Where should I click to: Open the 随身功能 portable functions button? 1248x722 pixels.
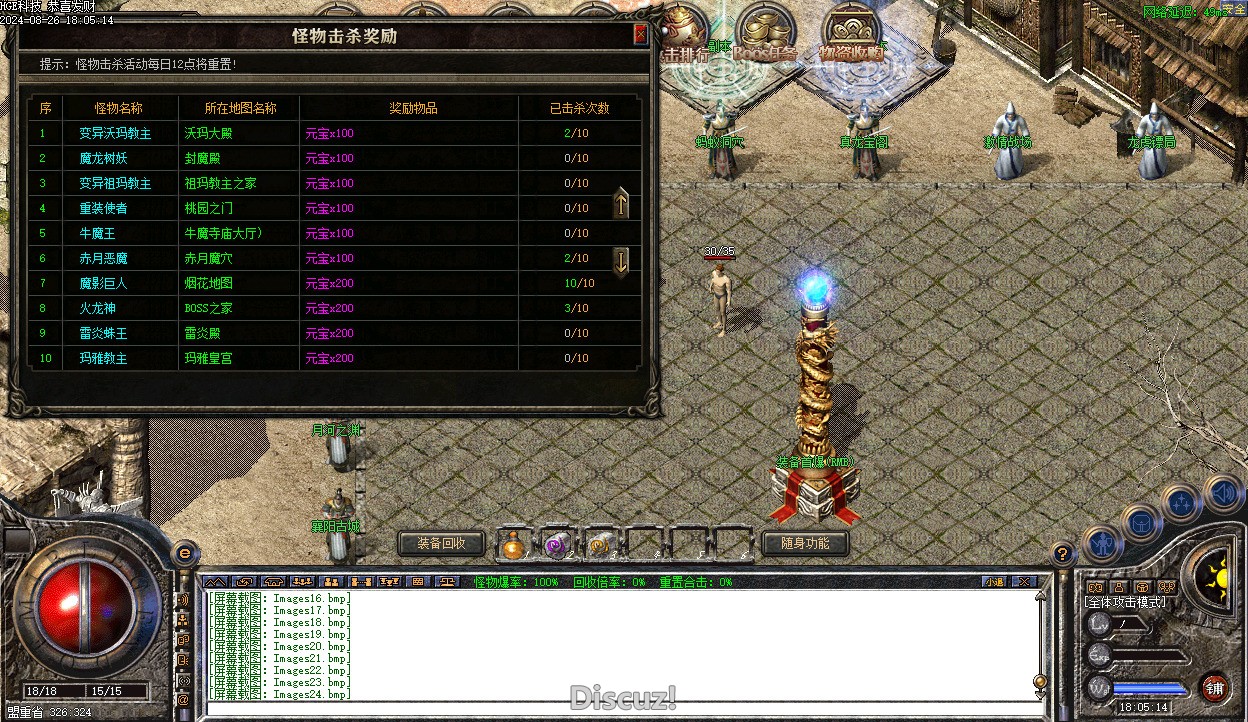[x=804, y=543]
